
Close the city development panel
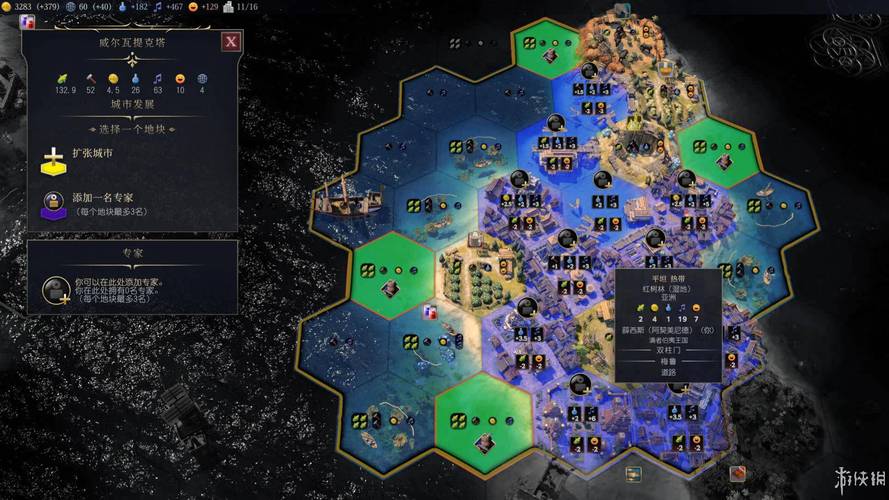pyautogui.click(x=231, y=41)
